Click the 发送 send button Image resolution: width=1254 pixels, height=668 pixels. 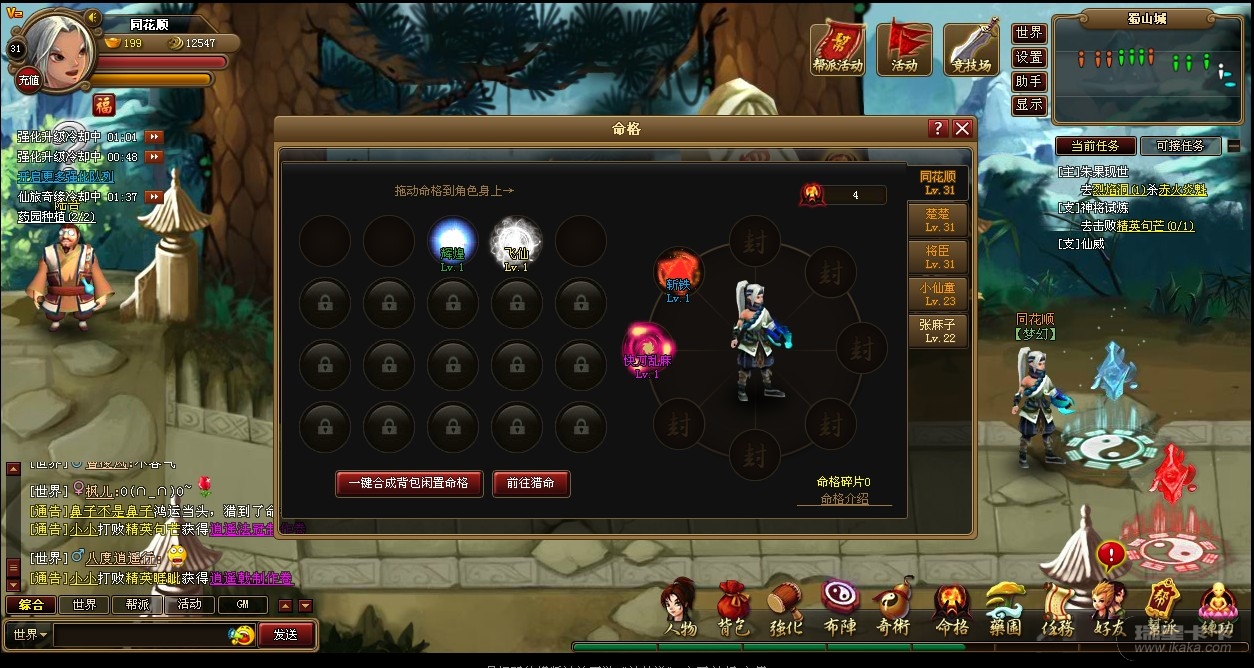(286, 634)
